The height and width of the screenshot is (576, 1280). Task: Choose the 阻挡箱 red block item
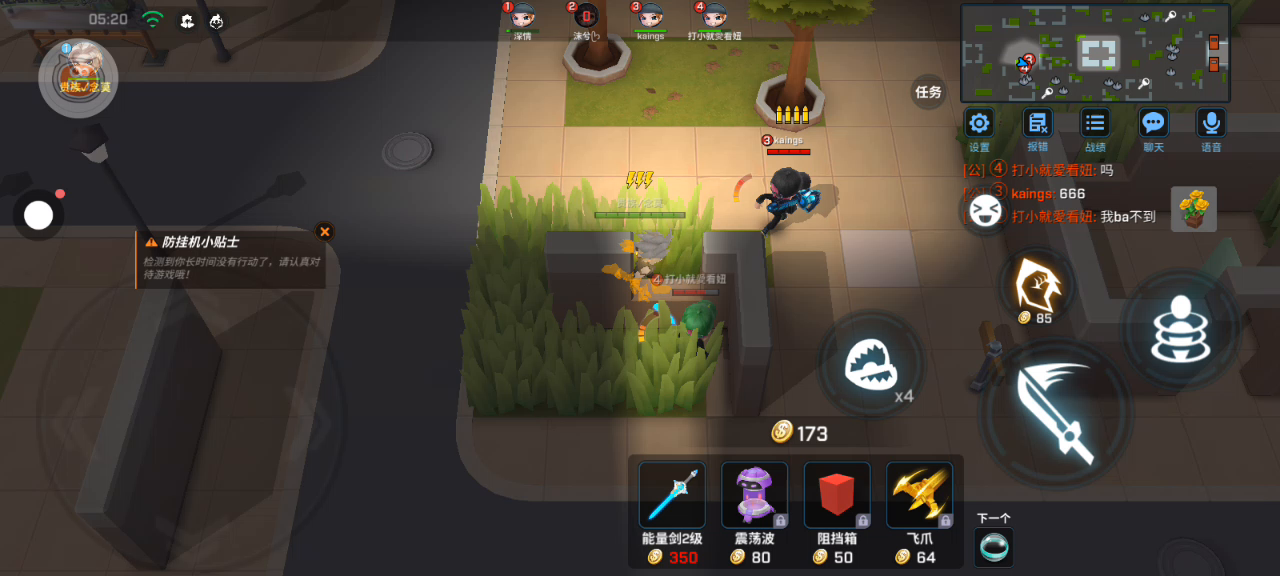pyautogui.click(x=837, y=495)
